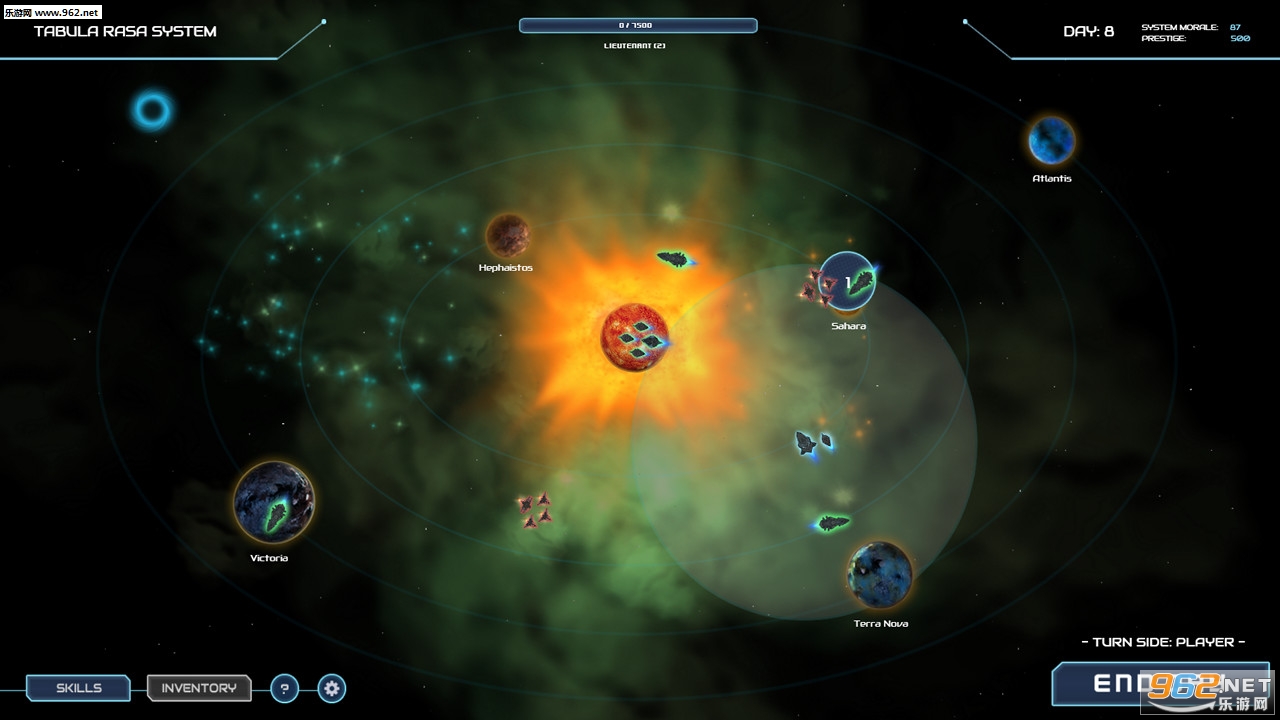The height and width of the screenshot is (720, 1280).
Task: Open settings with the gear icon
Action: tap(332, 688)
